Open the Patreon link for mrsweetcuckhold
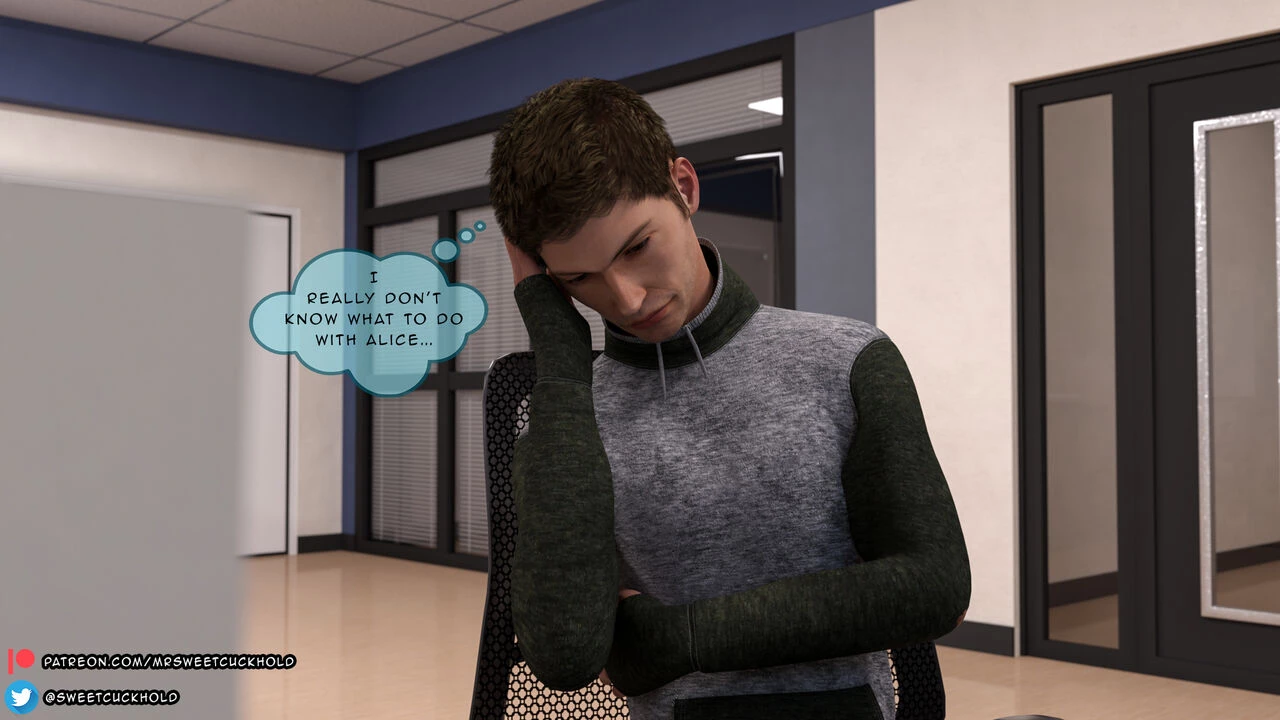 point(168,661)
